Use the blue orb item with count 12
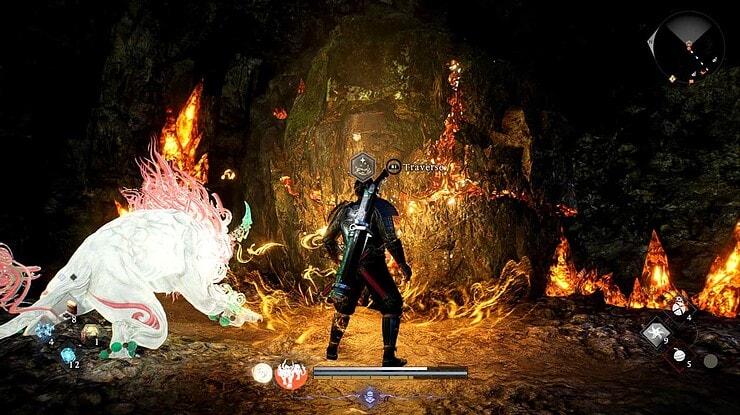Viewport: 740px width, 415px height. coord(68,355)
